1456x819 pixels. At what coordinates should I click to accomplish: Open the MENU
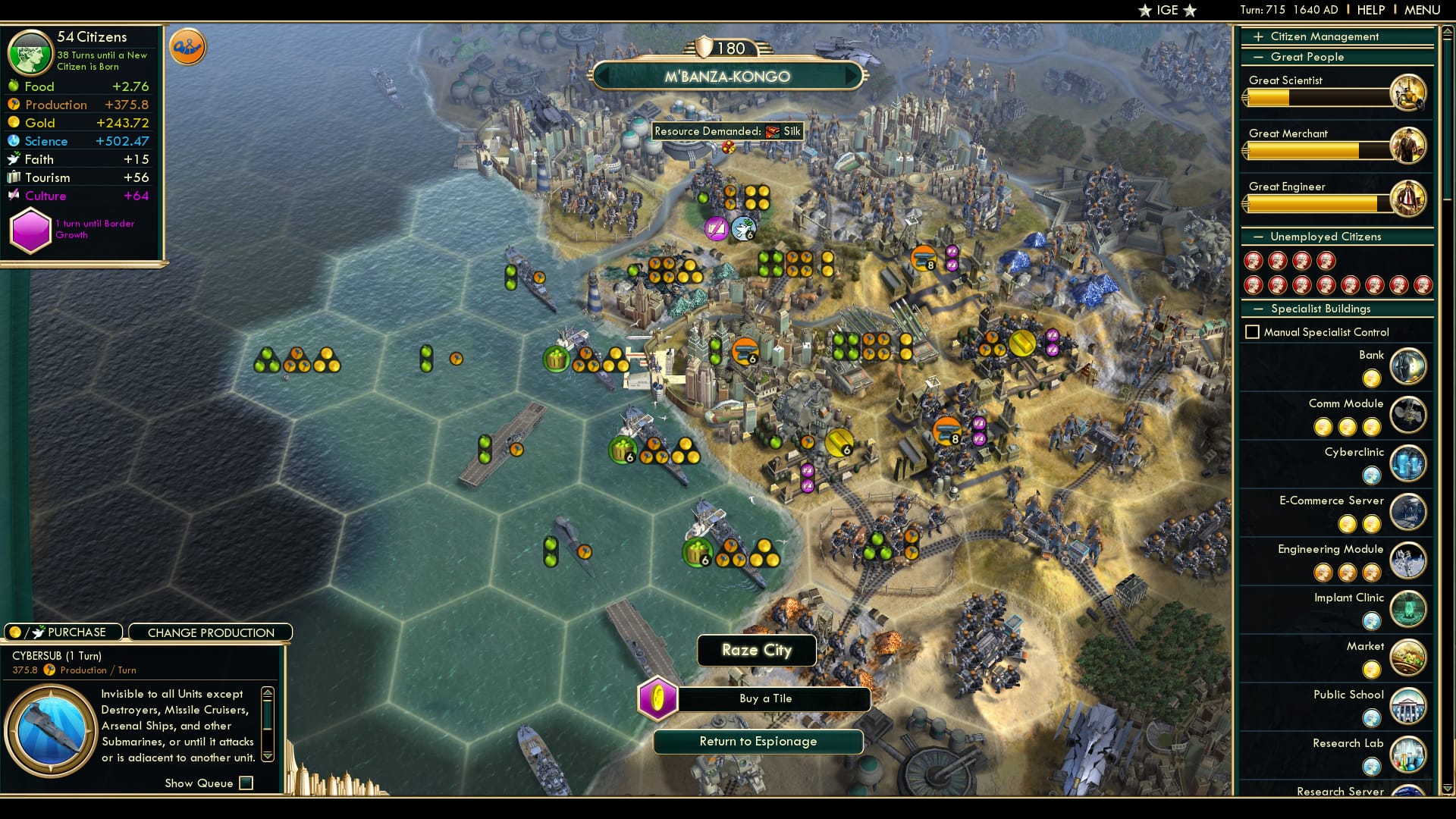[1424, 10]
